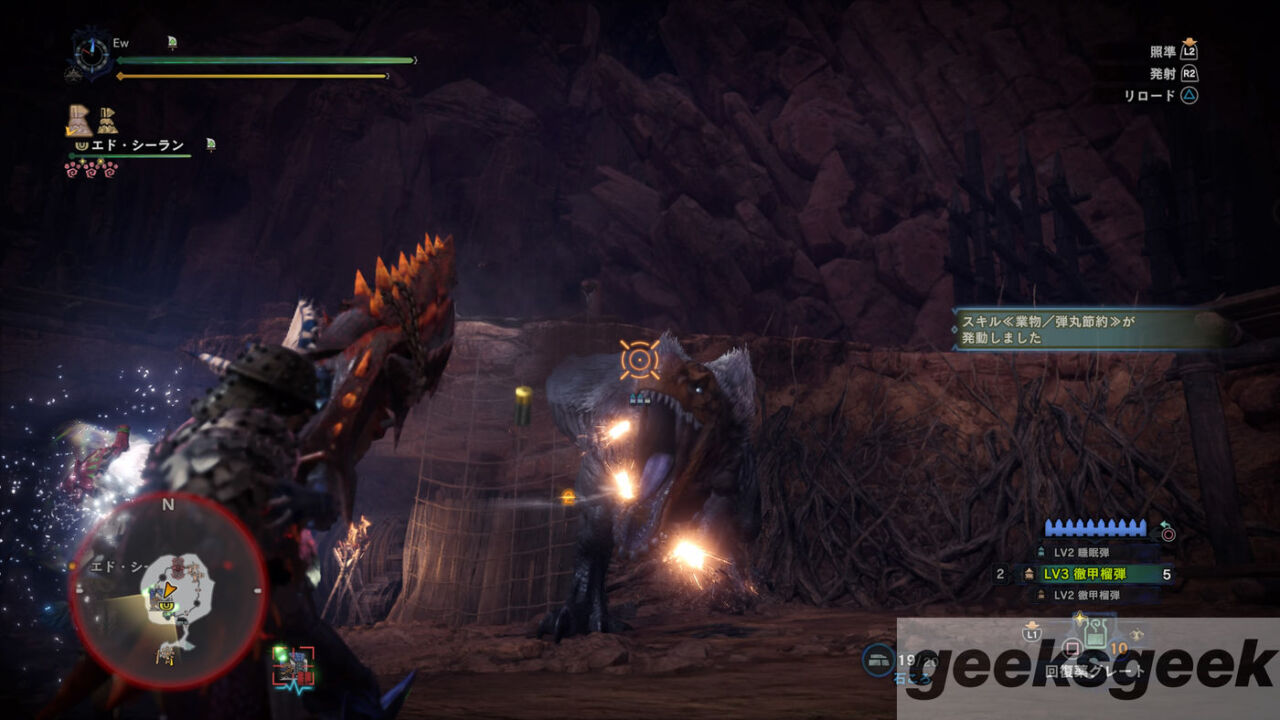Screen dimensions: 1280x720
Task: Open the circular minimap
Action: point(168,590)
